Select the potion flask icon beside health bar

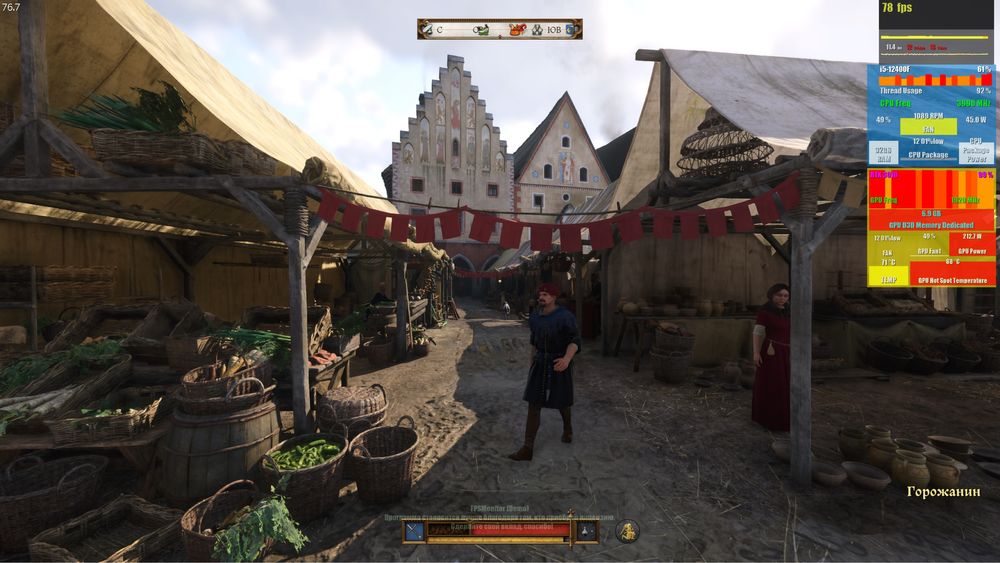pos(585,530)
